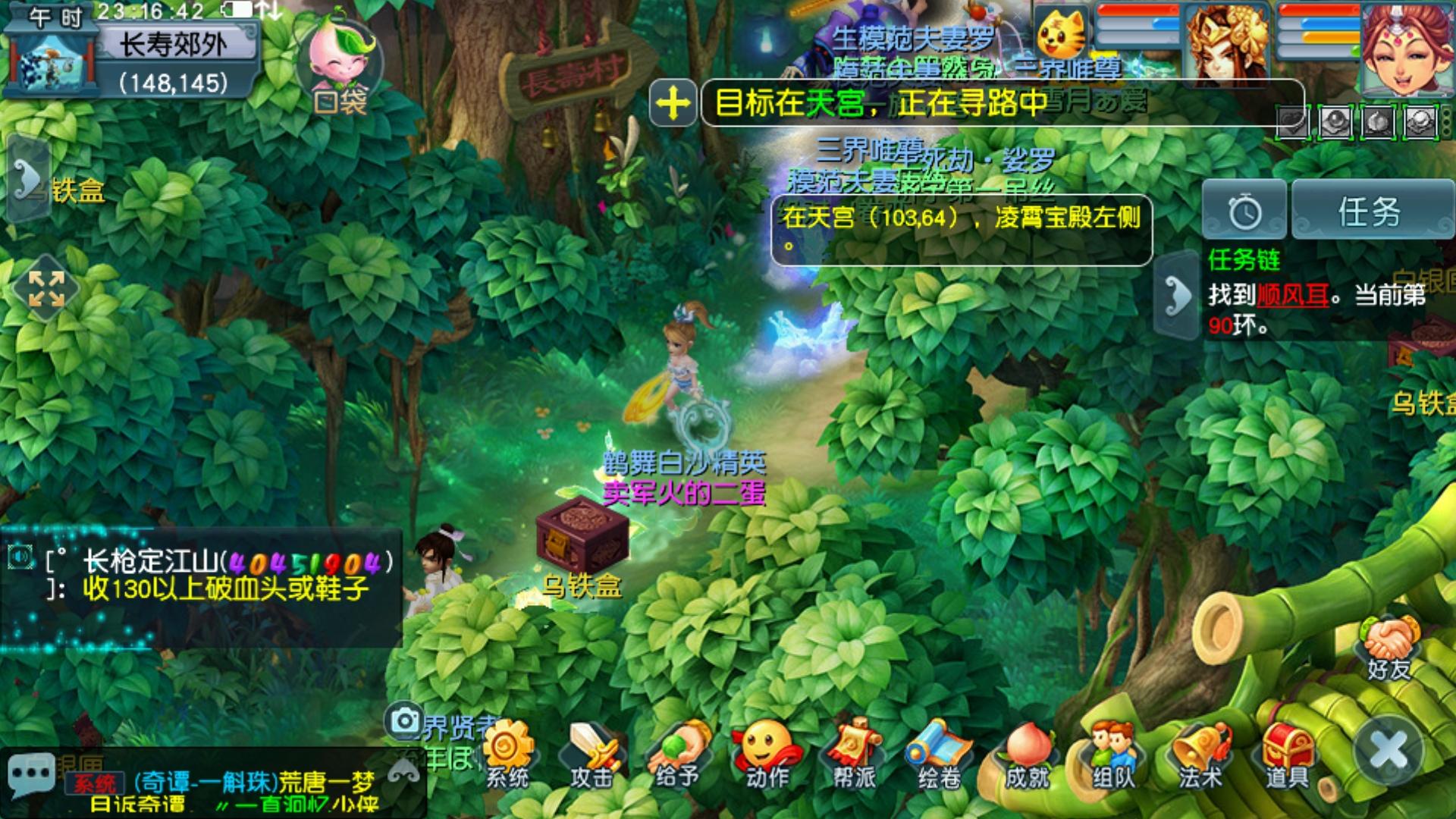Take a screenshot with the camera icon
Image resolution: width=1456 pixels, height=819 pixels.
405,720
